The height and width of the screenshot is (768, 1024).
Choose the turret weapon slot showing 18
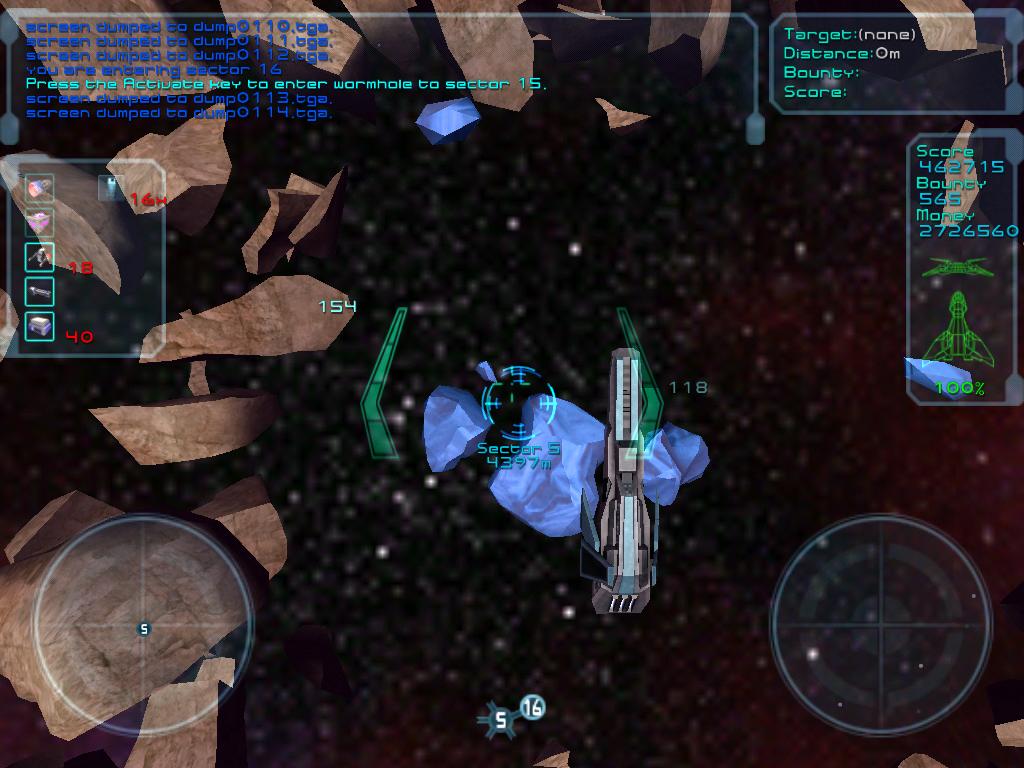[39, 257]
